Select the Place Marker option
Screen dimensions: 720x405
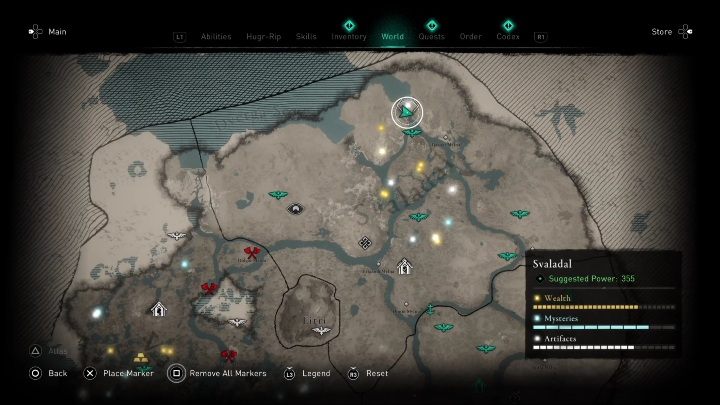[118, 373]
